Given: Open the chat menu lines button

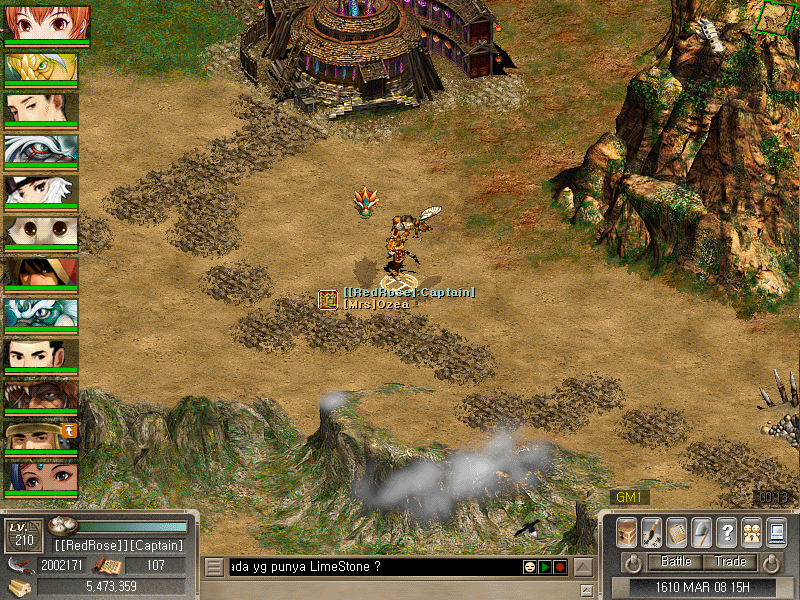Looking at the screenshot, I should (214, 567).
